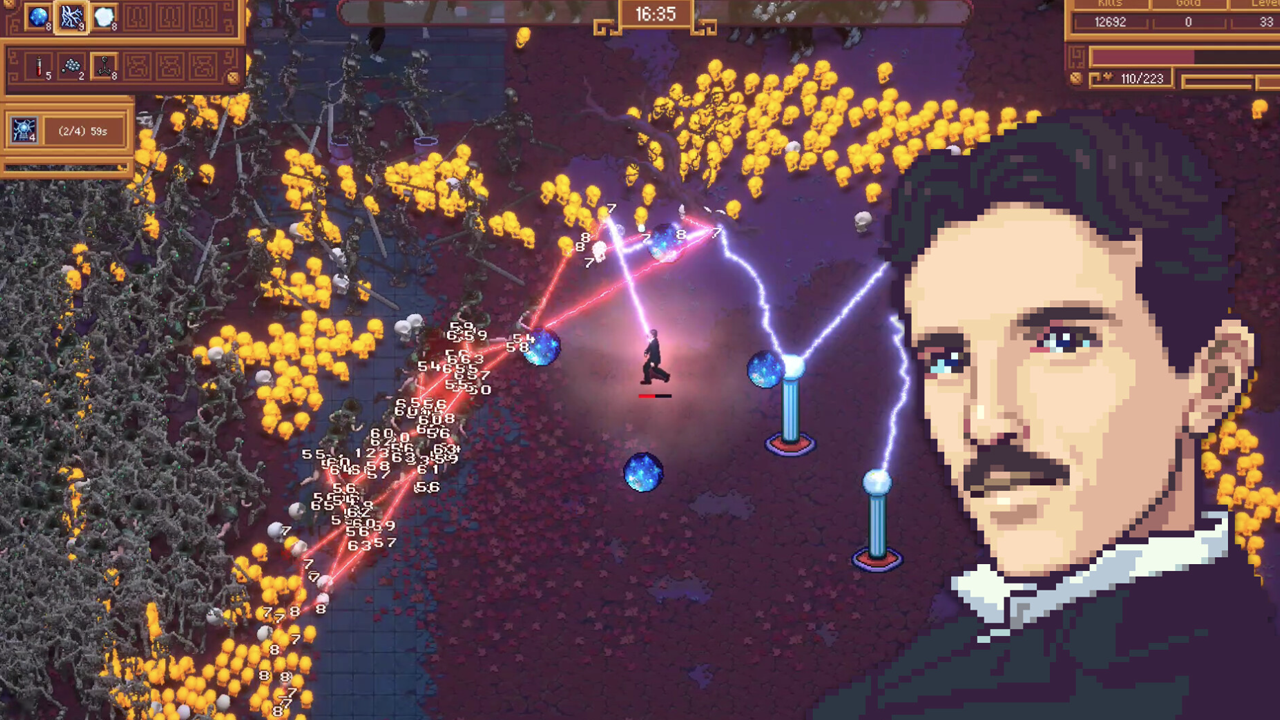Select the red vial passive item
Viewport: 1280px width, 720px height.
pos(39,67)
